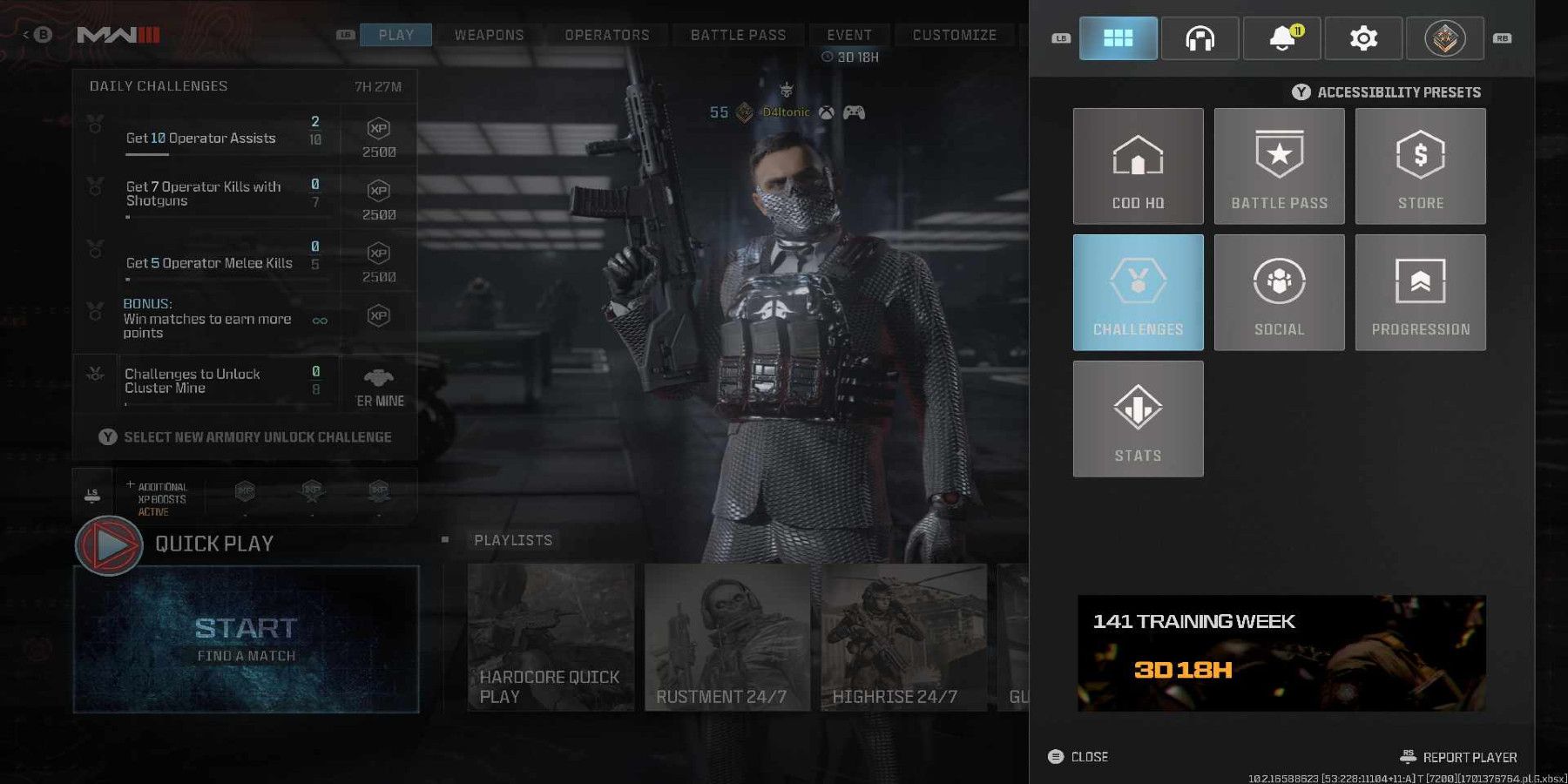Open the Social panel icon

click(x=1278, y=292)
